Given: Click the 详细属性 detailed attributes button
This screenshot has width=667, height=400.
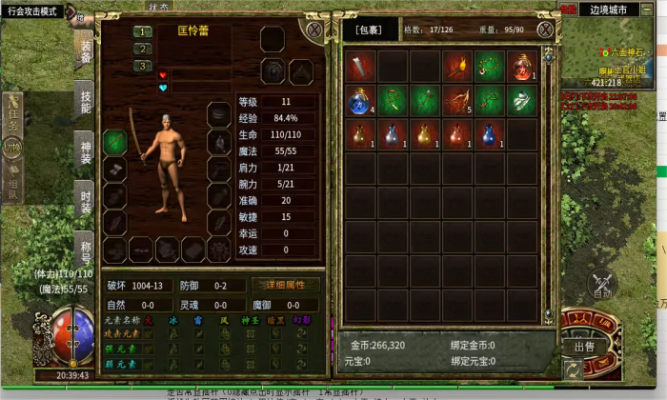Looking at the screenshot, I should pos(285,285).
